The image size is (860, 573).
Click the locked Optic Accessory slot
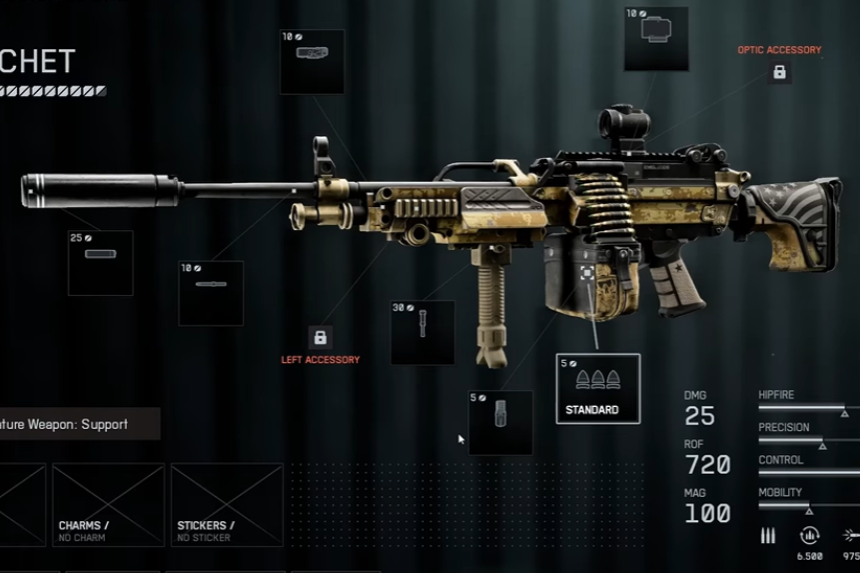click(779, 72)
